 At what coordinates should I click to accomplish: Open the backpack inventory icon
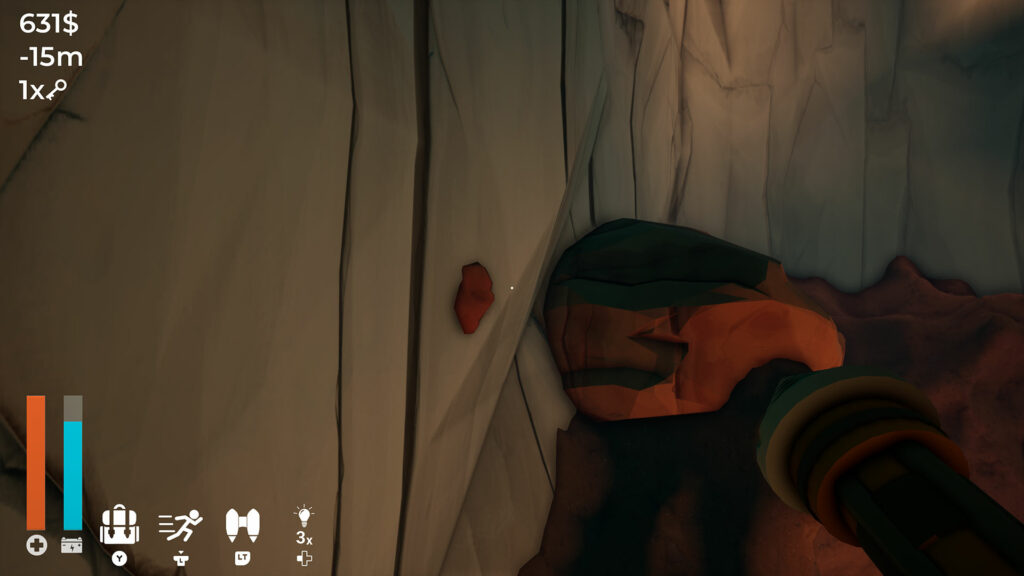119,525
